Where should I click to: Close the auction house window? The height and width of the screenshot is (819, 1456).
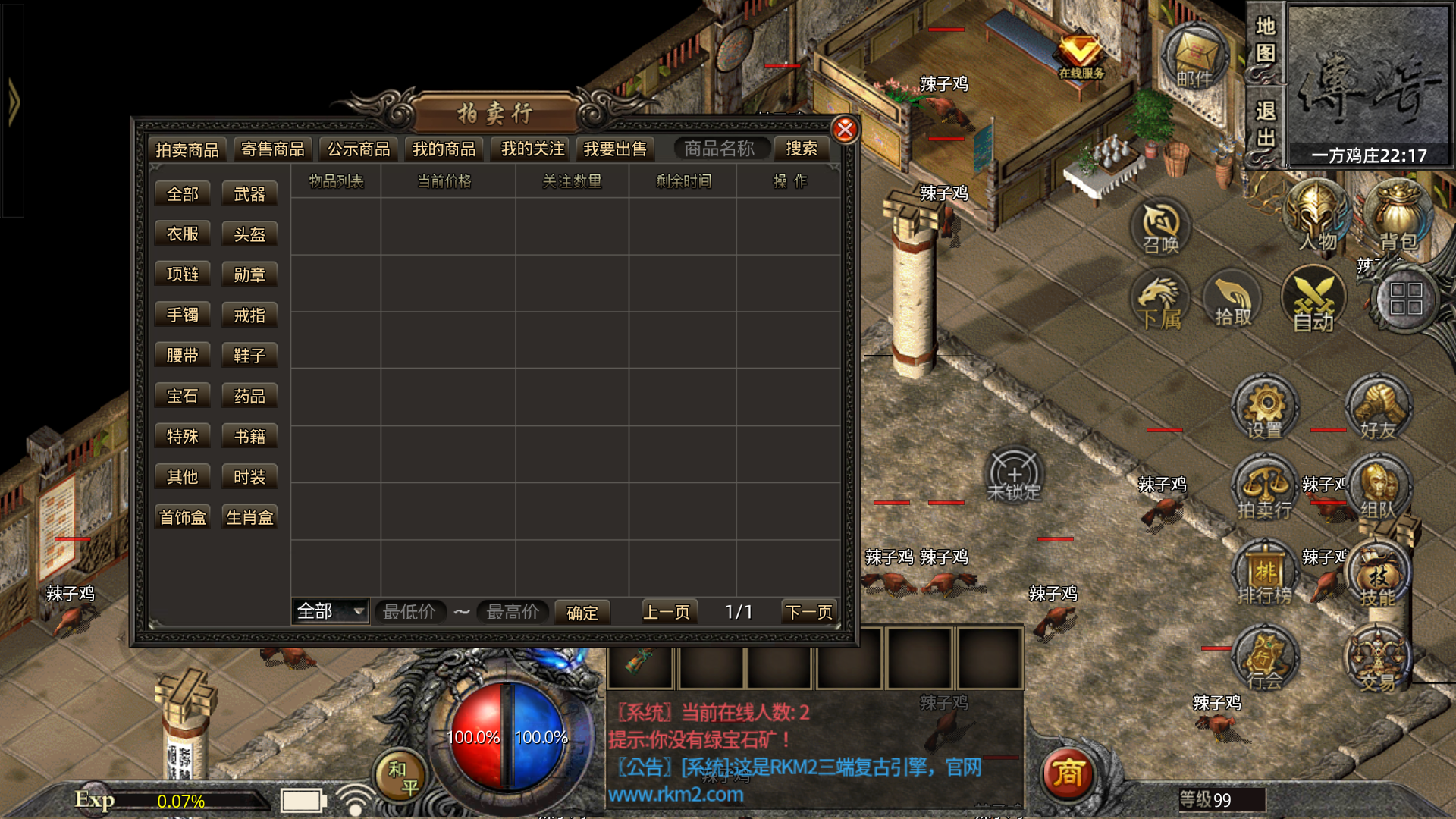(845, 130)
